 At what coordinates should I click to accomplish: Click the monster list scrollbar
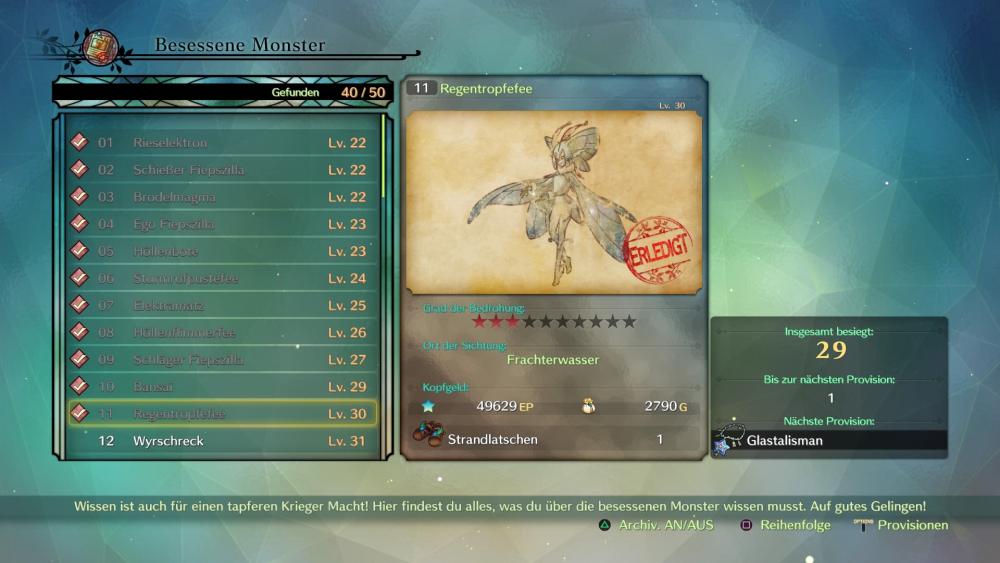[383, 160]
